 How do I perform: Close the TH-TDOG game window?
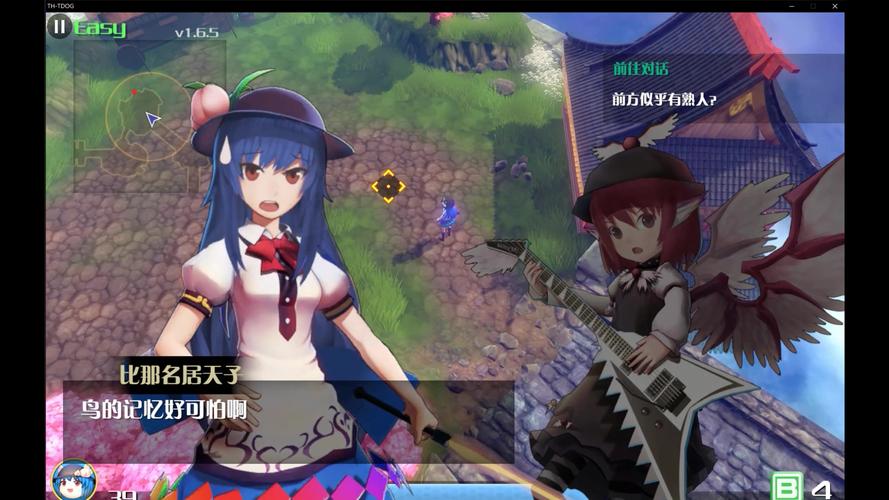coord(836,6)
